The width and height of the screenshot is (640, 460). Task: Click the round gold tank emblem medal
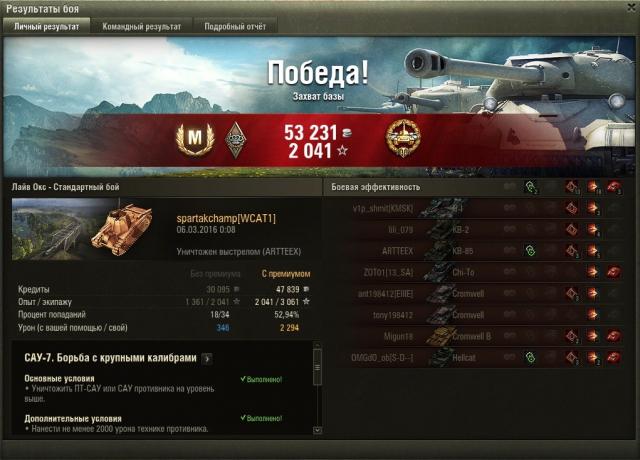point(403,138)
